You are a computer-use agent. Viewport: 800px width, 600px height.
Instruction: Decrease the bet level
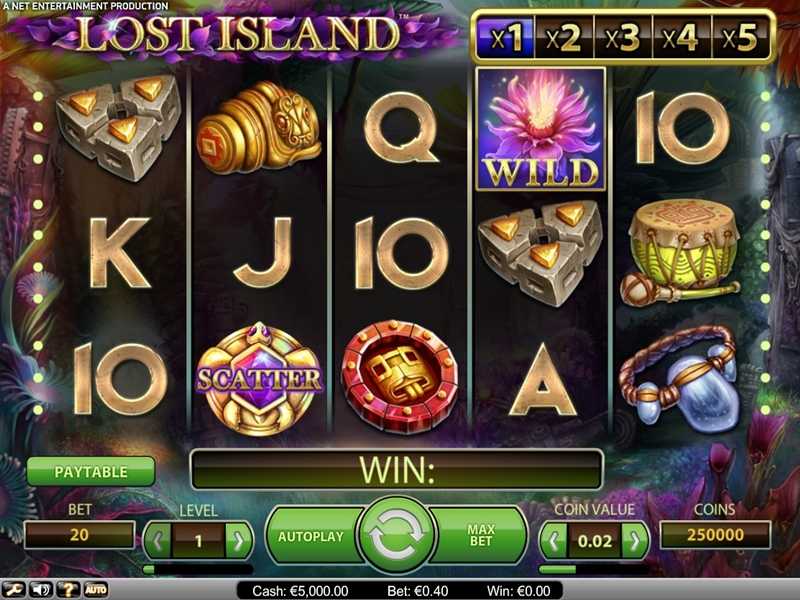(158, 542)
